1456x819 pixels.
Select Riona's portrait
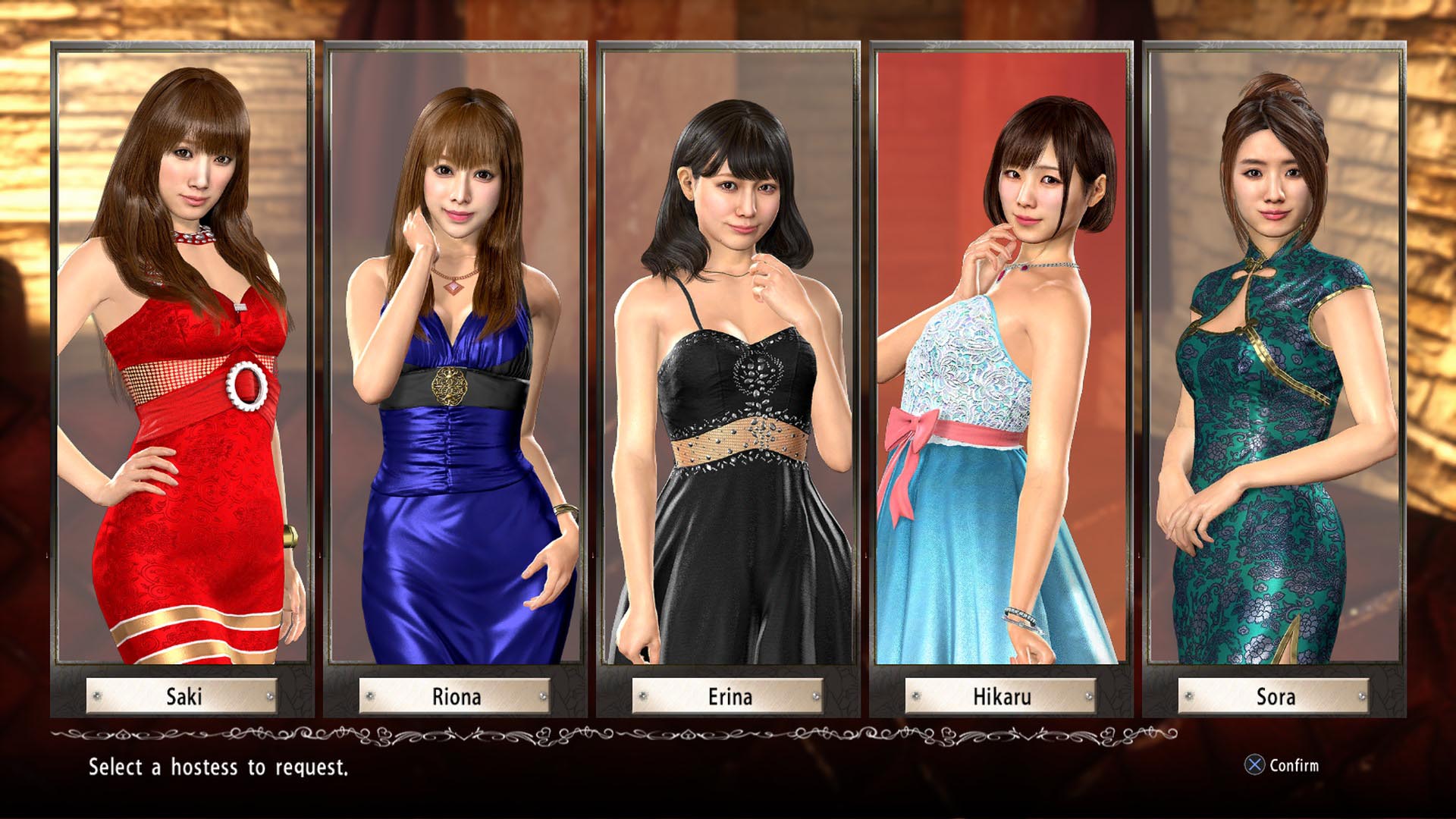455,356
